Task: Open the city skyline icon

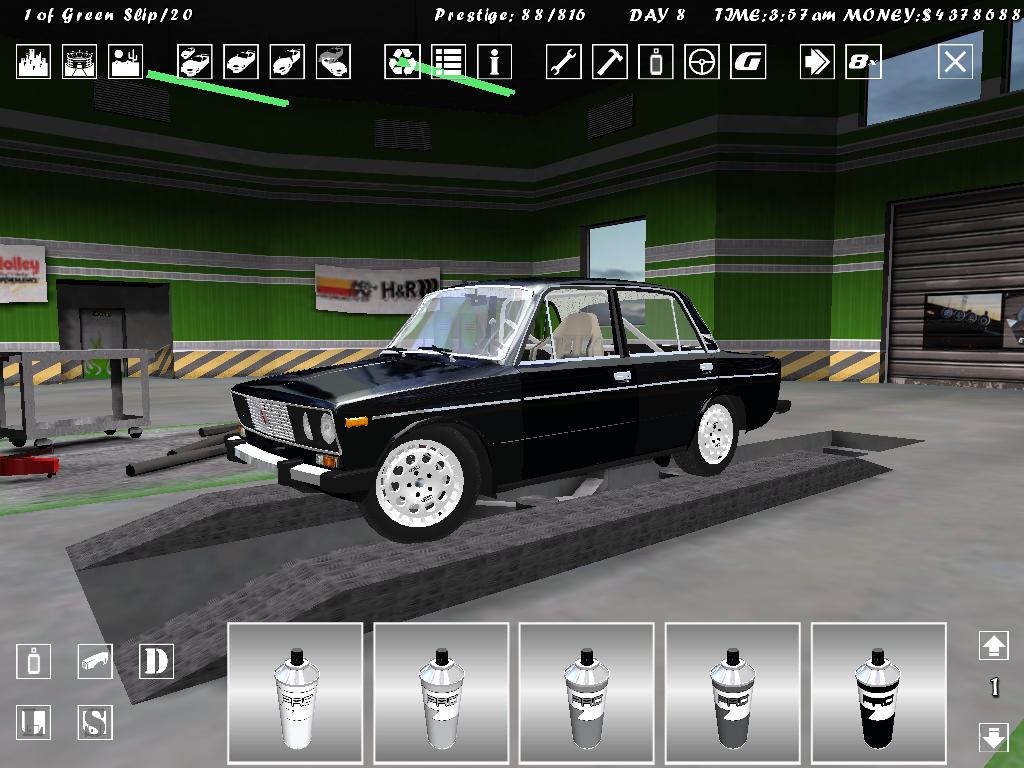Action: point(33,62)
